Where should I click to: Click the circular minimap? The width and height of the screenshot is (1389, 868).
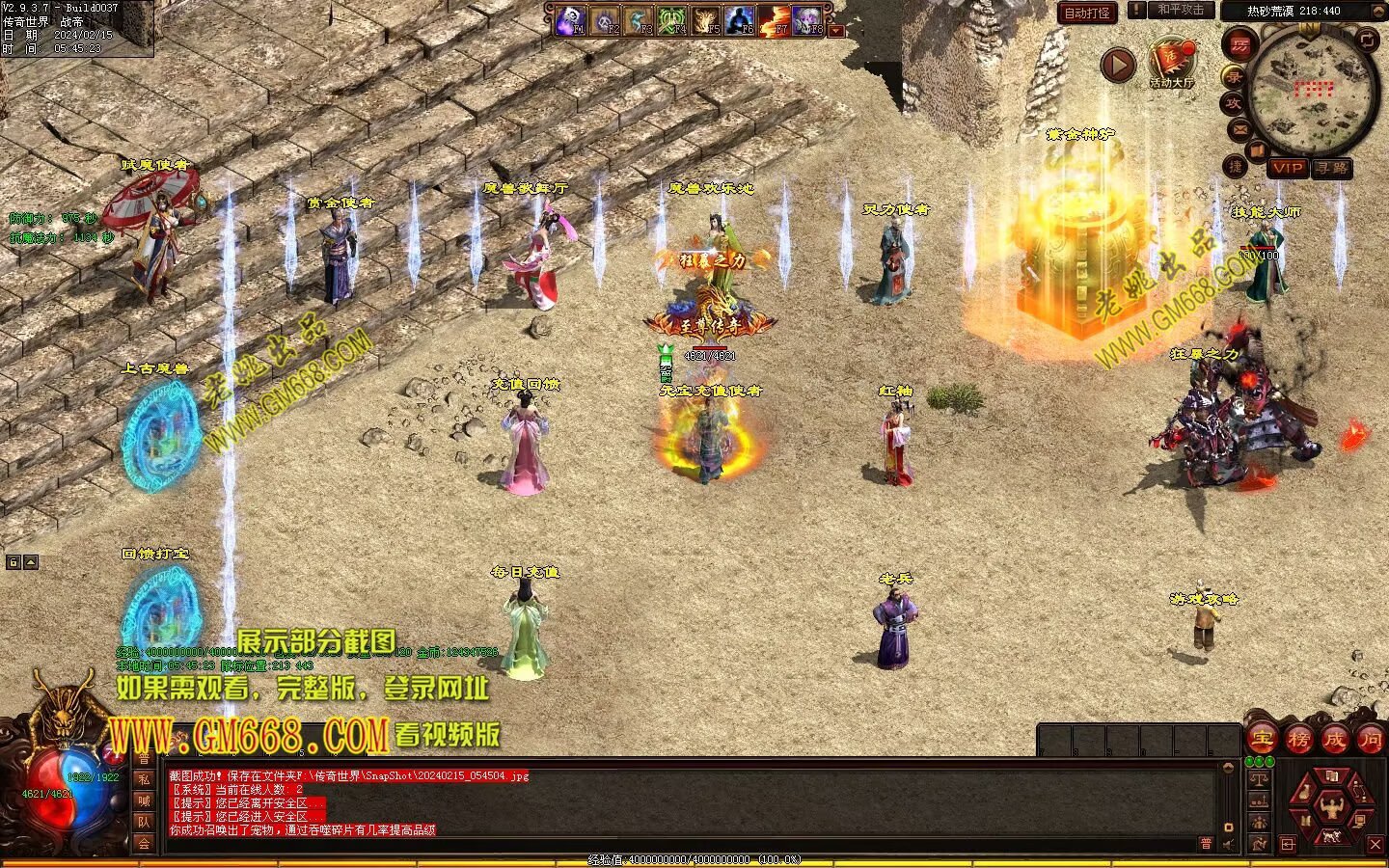point(1312,92)
